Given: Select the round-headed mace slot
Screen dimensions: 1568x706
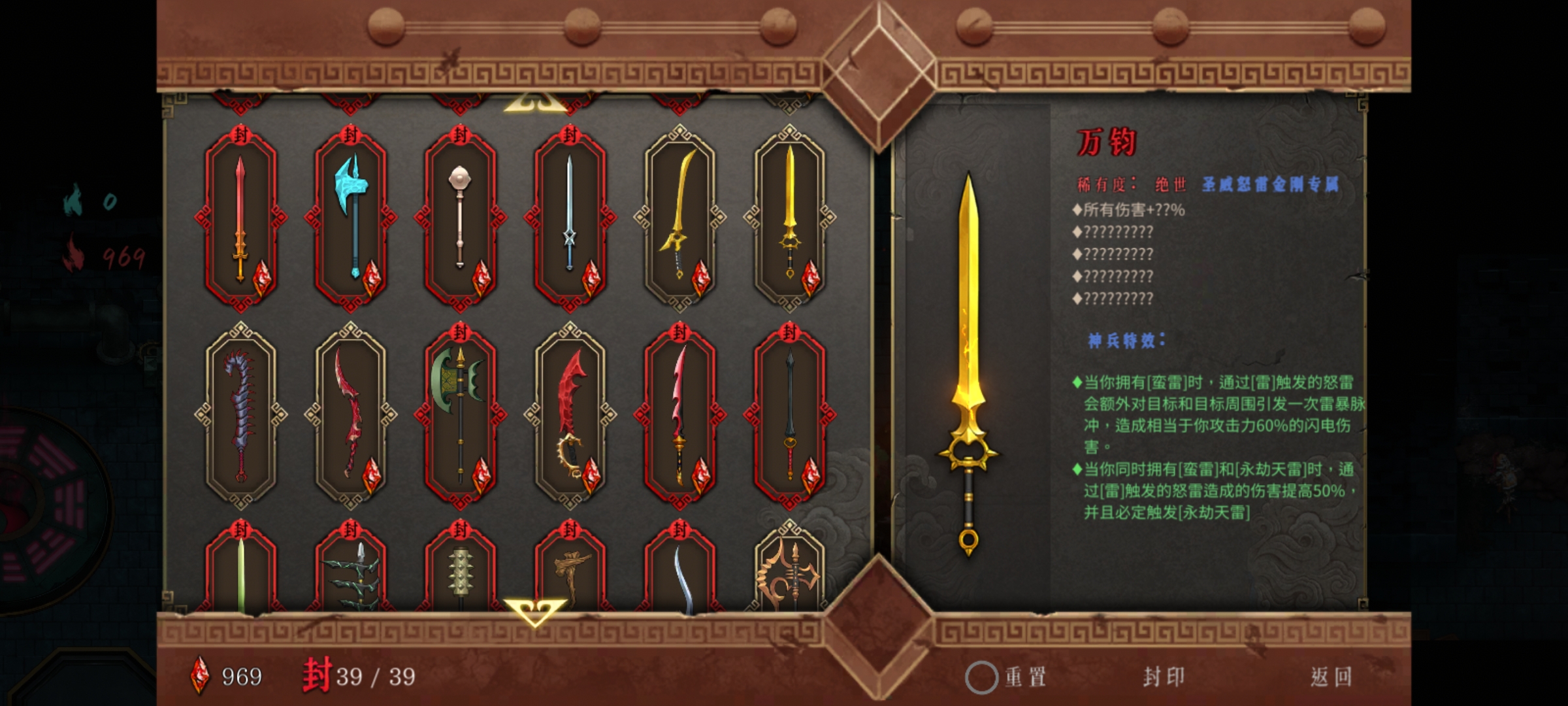Looking at the screenshot, I should (460, 218).
